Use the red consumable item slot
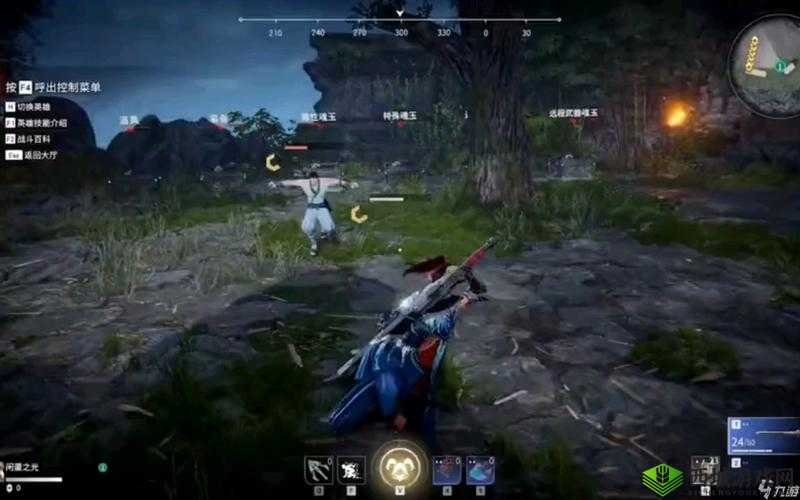This screenshot has width=800, height=500. (447, 470)
